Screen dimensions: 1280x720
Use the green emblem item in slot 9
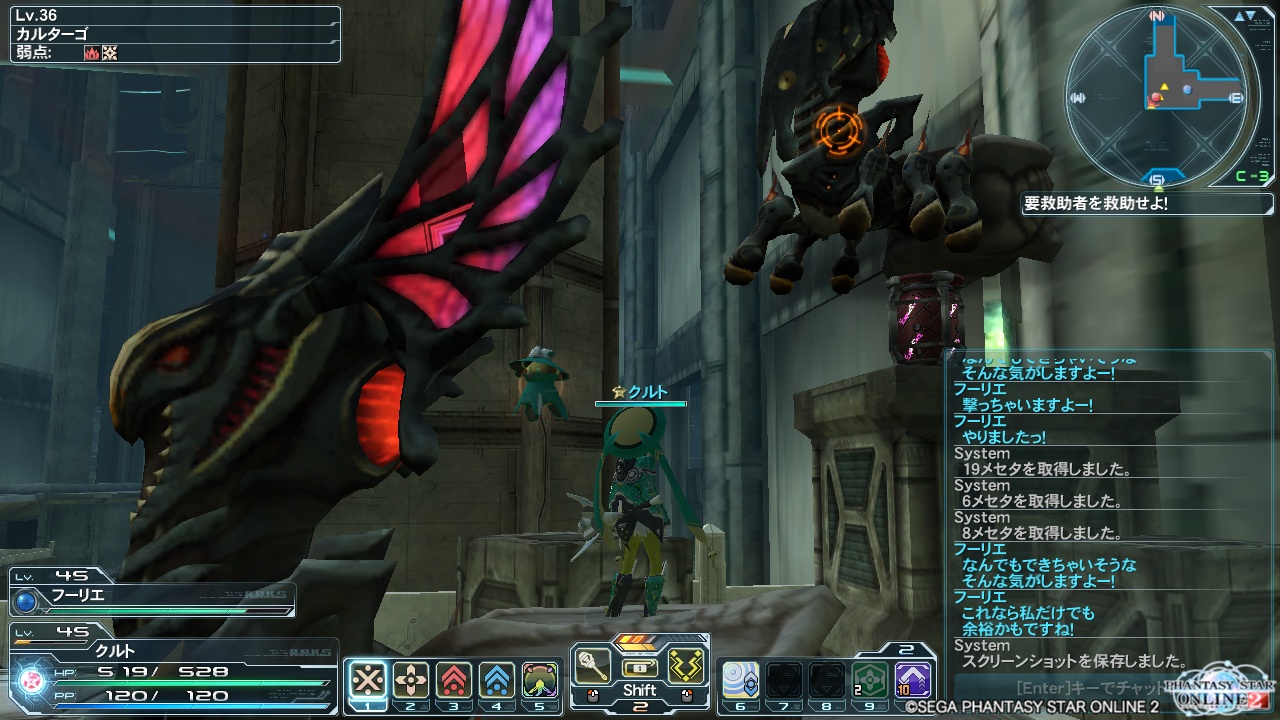coord(870,679)
